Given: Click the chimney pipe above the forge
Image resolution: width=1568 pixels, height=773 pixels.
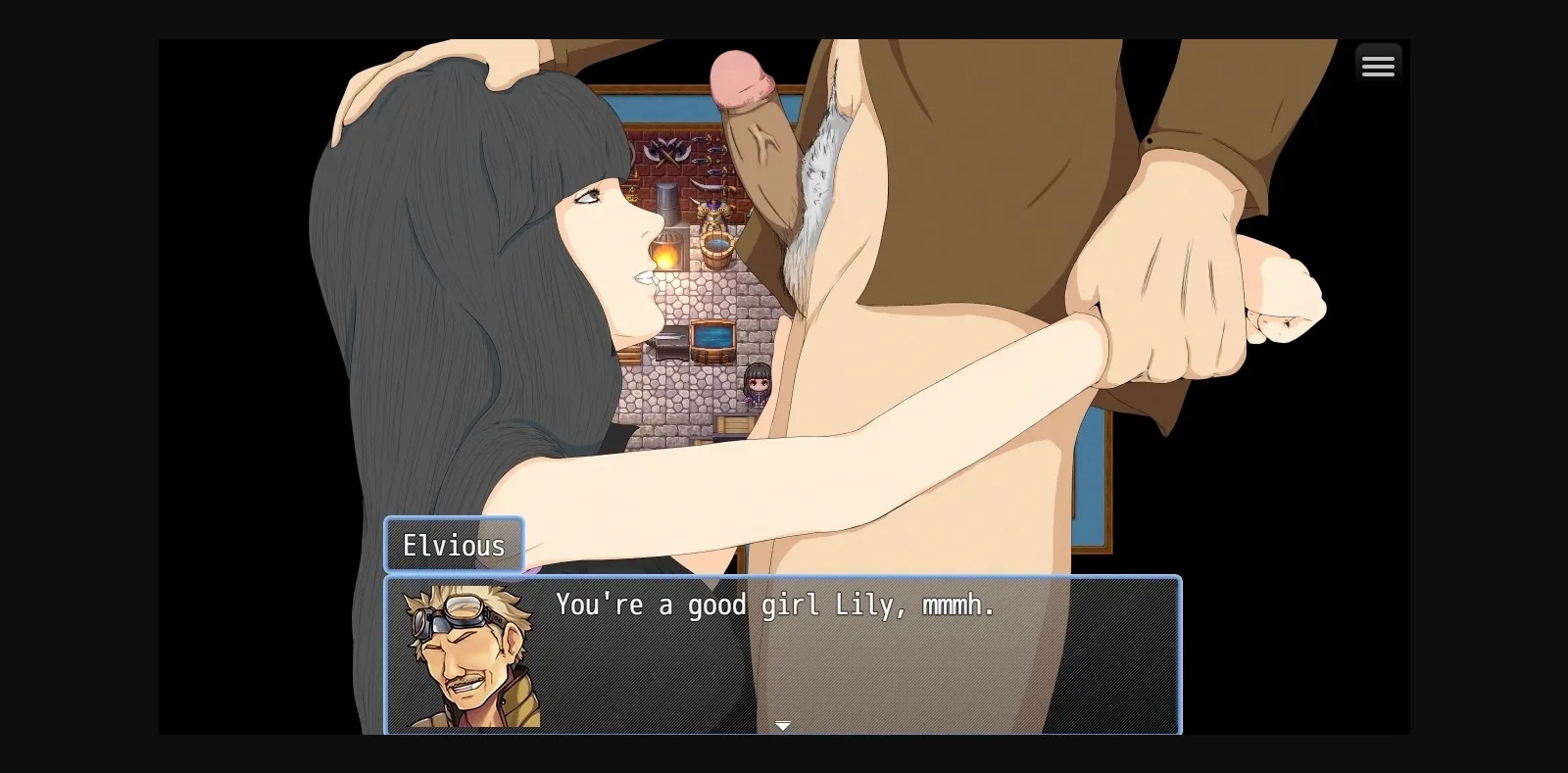Looking at the screenshot, I should (x=668, y=200).
